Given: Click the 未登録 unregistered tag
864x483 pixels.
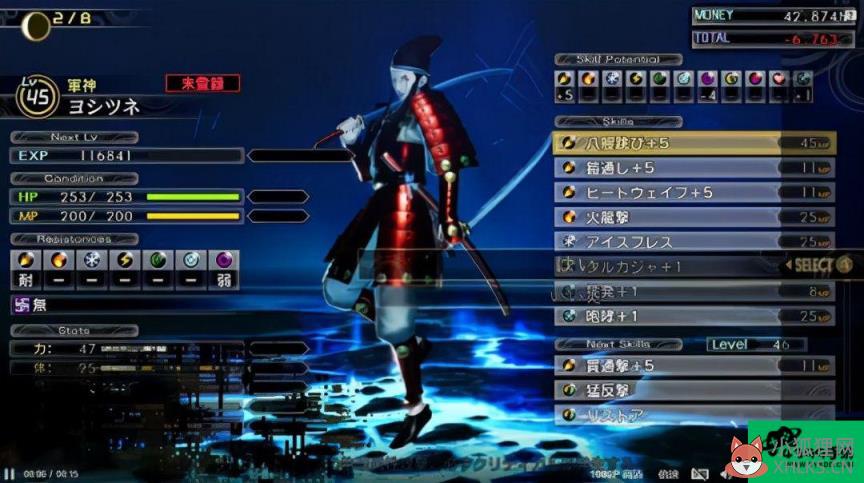Looking at the screenshot, I should pyautogui.click(x=202, y=83).
